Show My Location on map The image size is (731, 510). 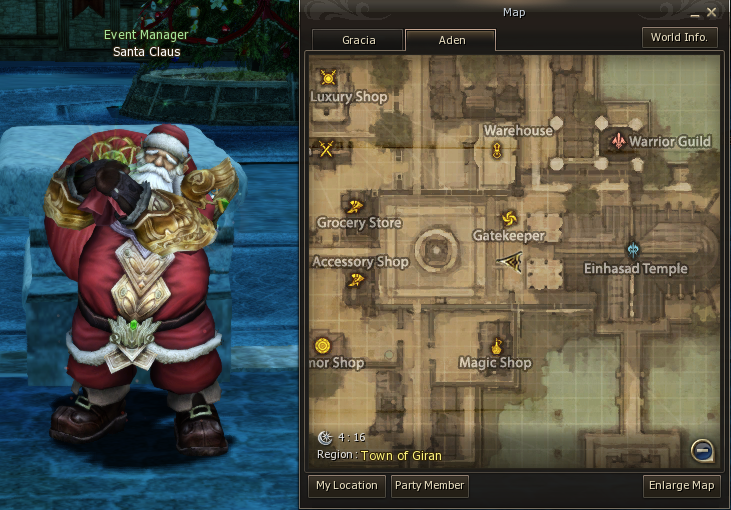point(346,486)
